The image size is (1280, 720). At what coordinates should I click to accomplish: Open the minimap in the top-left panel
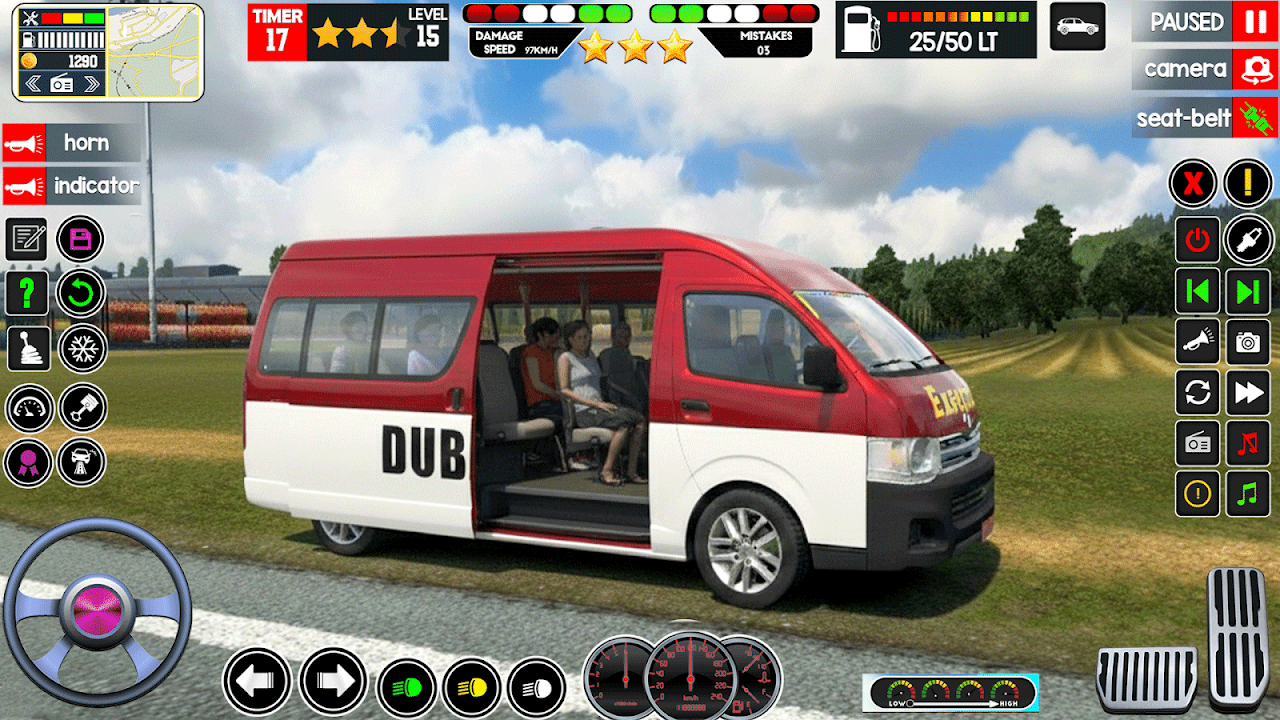click(153, 52)
